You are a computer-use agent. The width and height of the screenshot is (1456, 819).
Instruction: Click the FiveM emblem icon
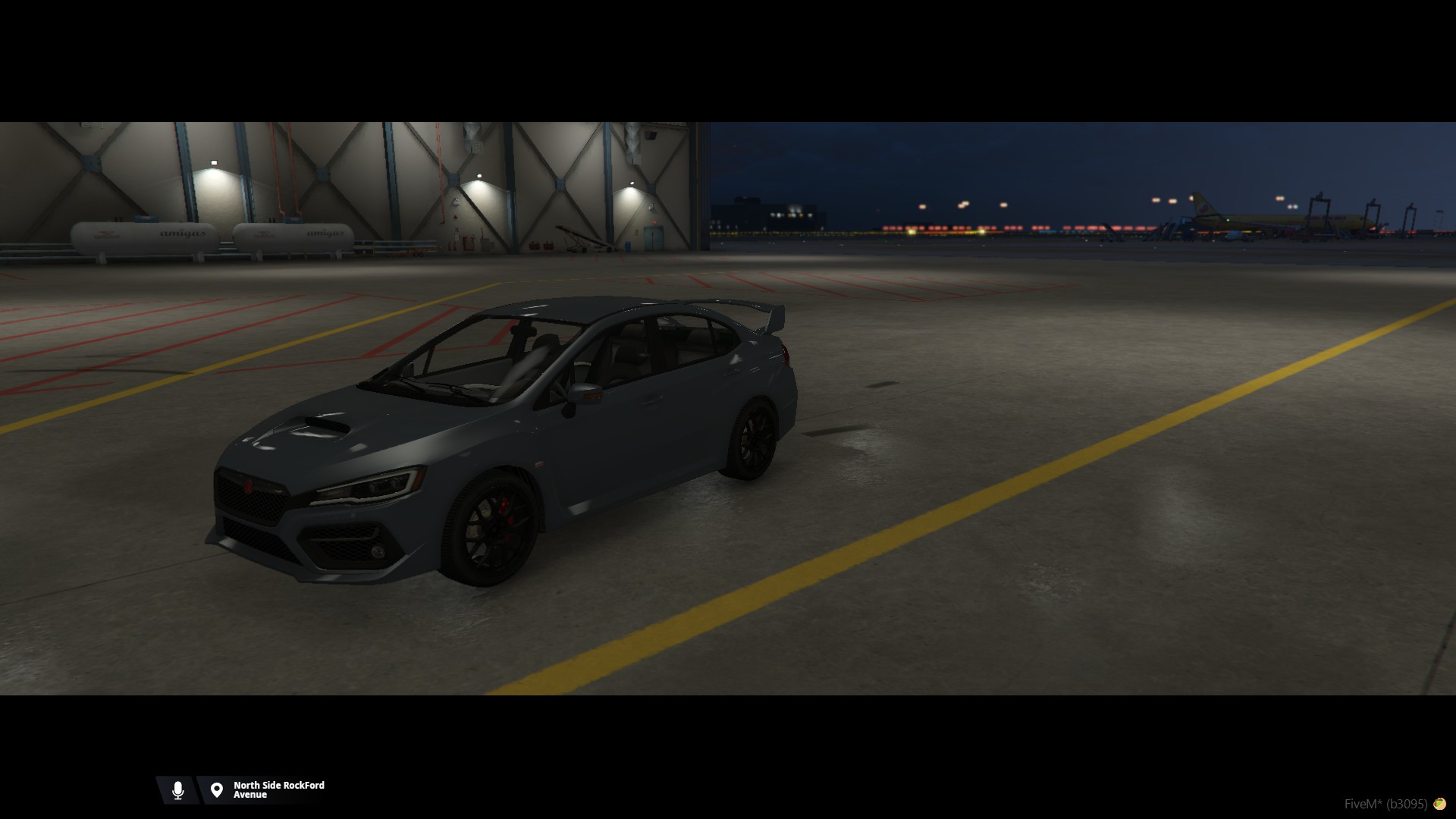[1439, 804]
